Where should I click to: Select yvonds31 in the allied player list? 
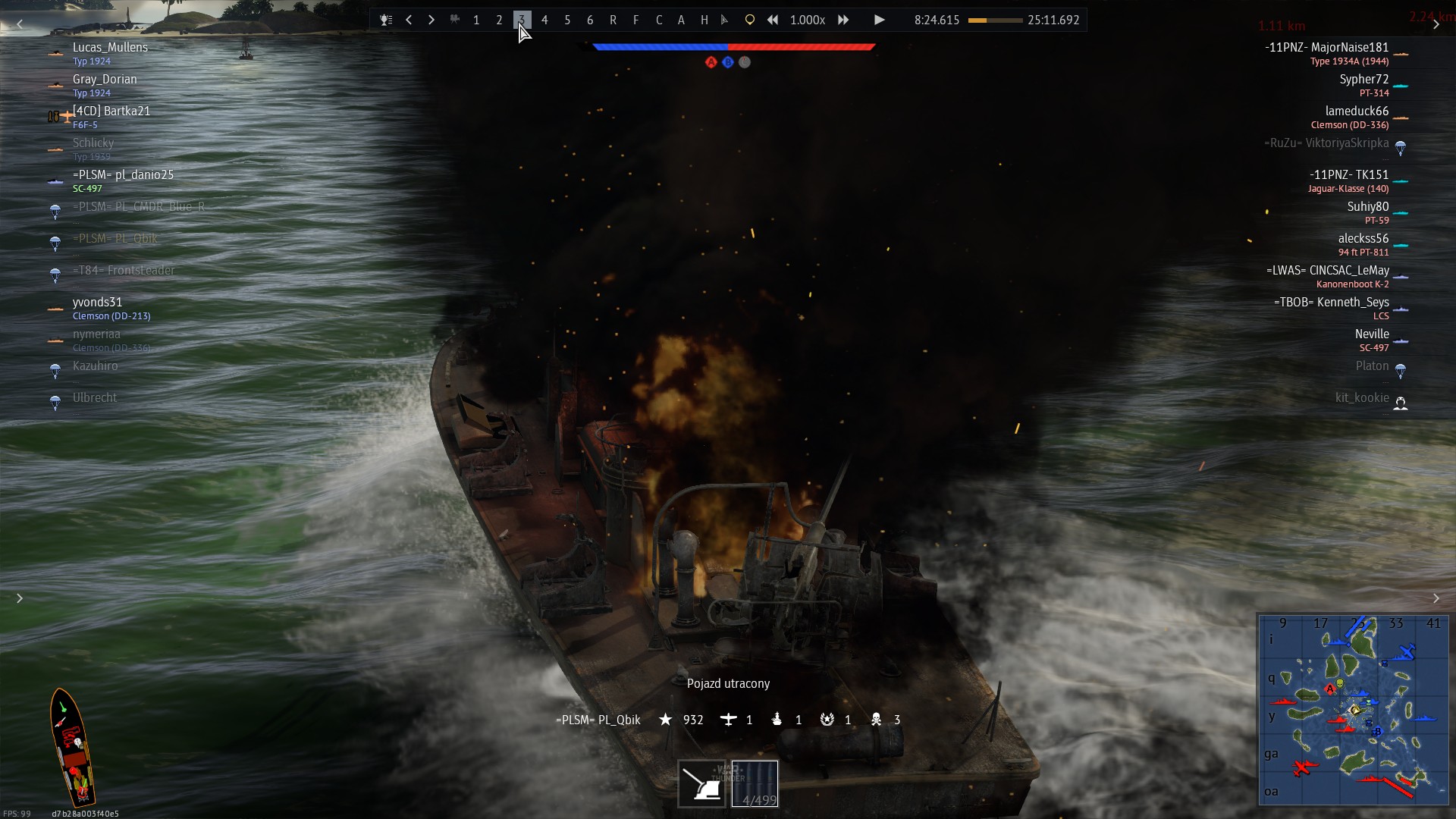pos(98,303)
